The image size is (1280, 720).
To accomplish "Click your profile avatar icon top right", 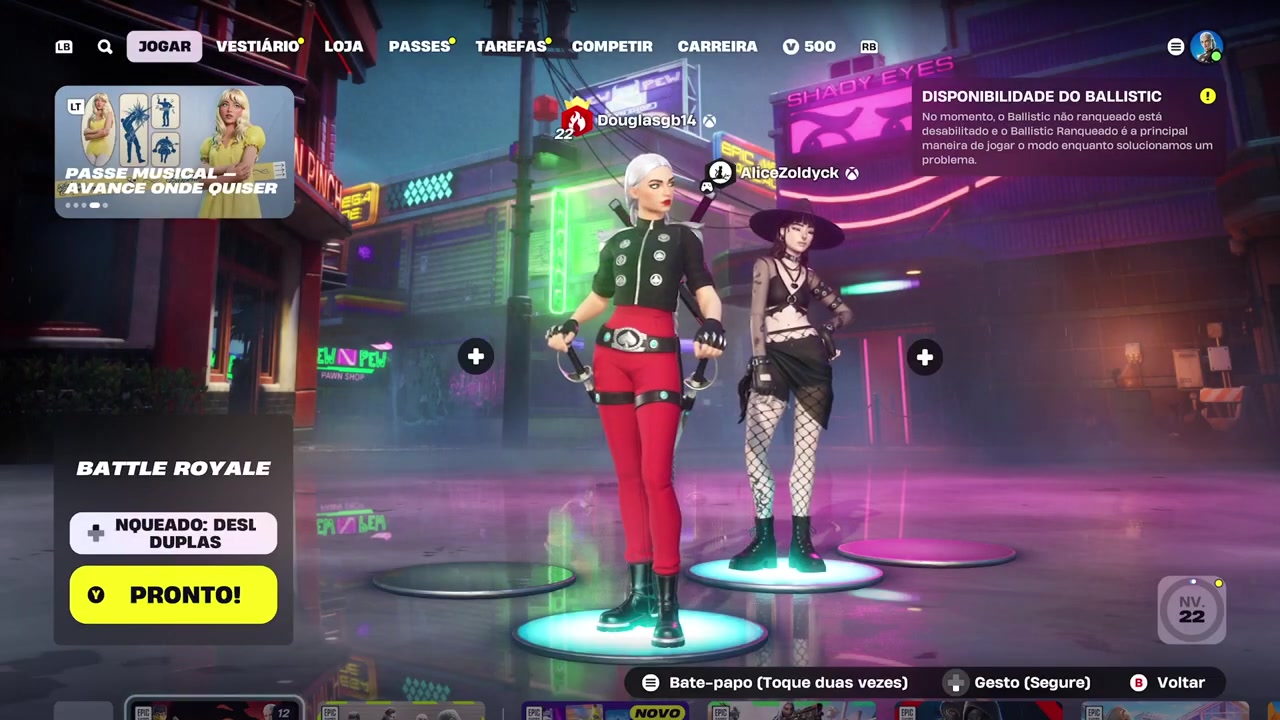I will 1207,46.
